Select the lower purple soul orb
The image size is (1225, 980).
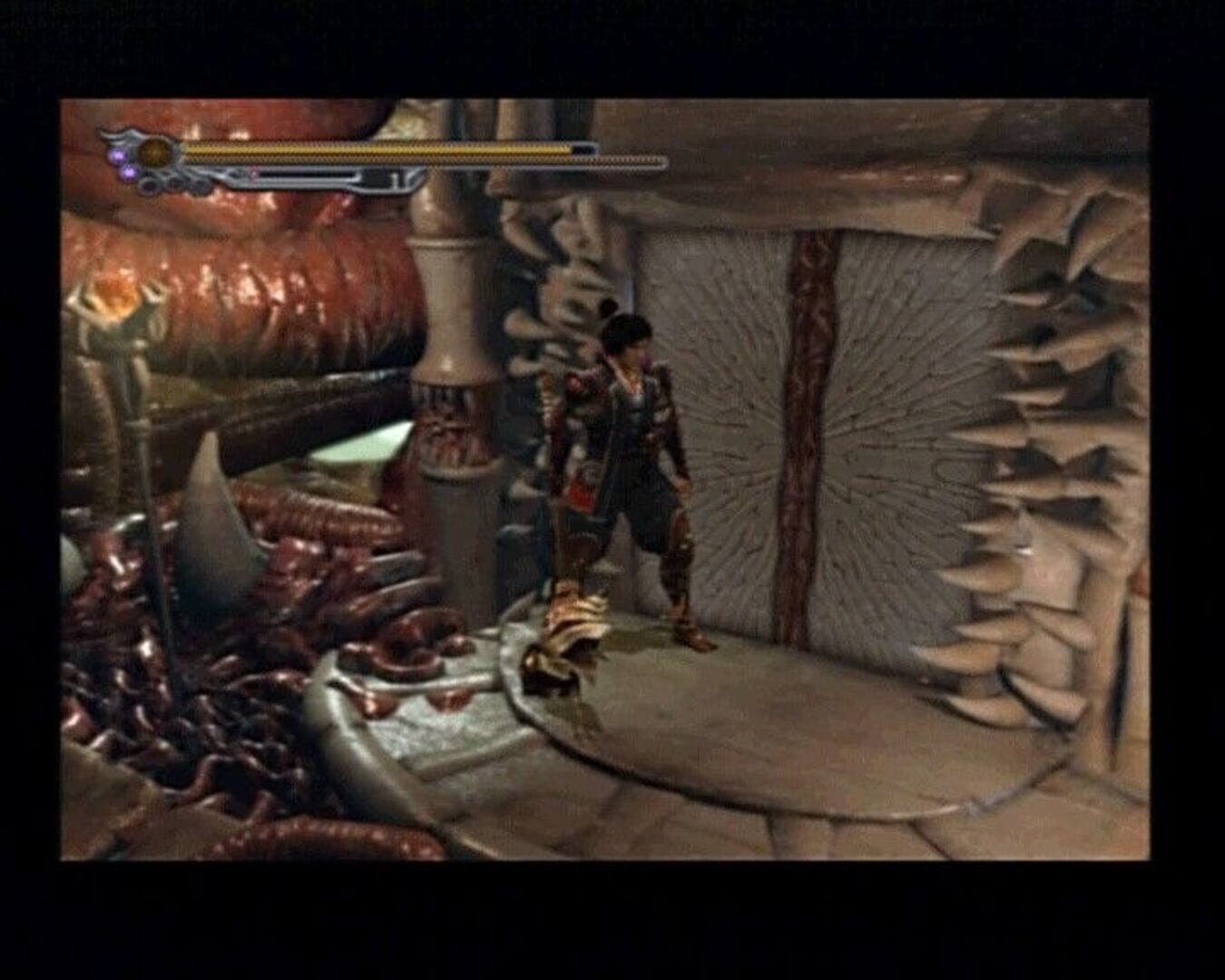129,173
